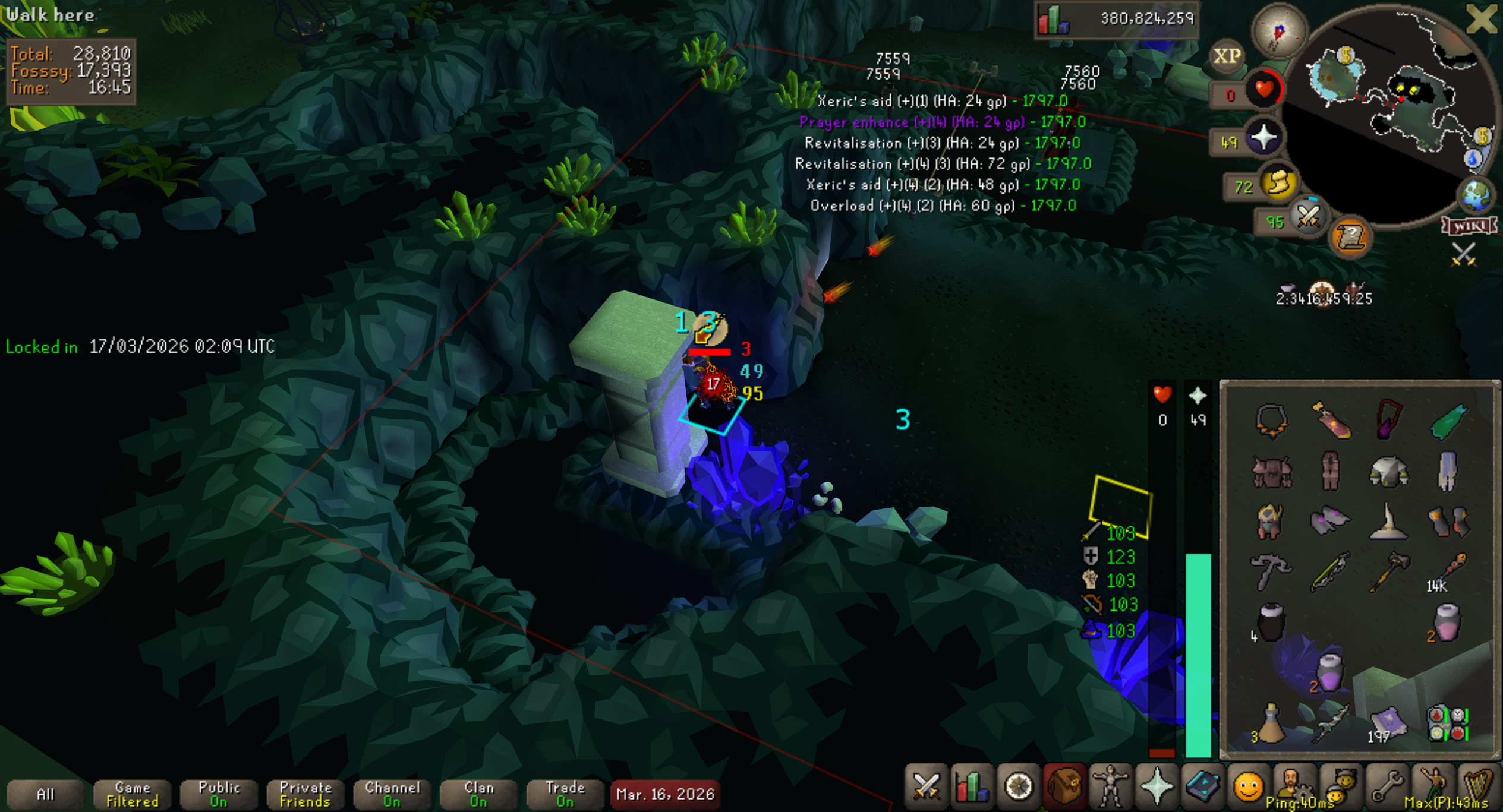Activate the special attack orb

point(1307,217)
